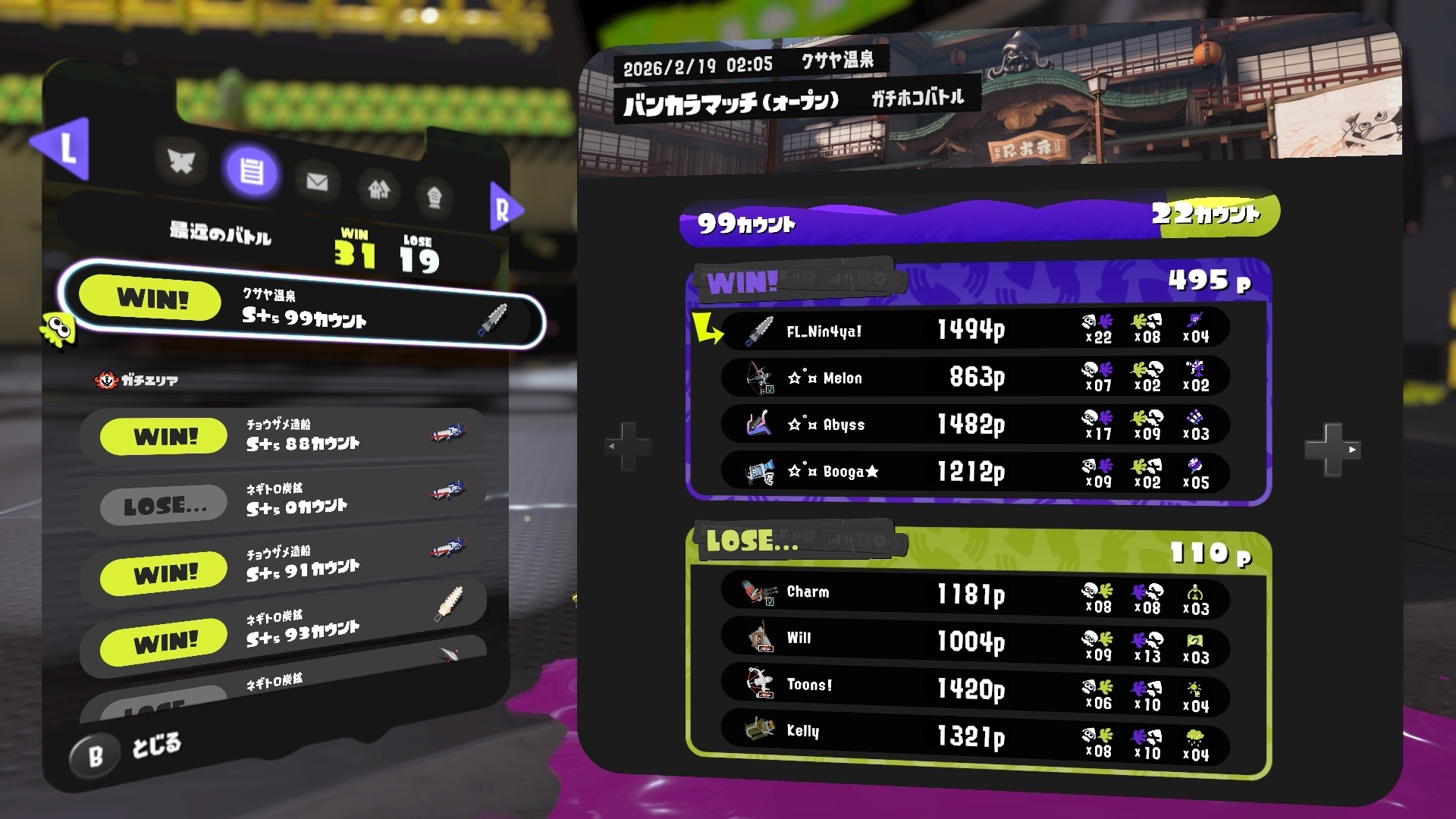
Task: Pick Charm on the losing team
Action: [x=974, y=594]
